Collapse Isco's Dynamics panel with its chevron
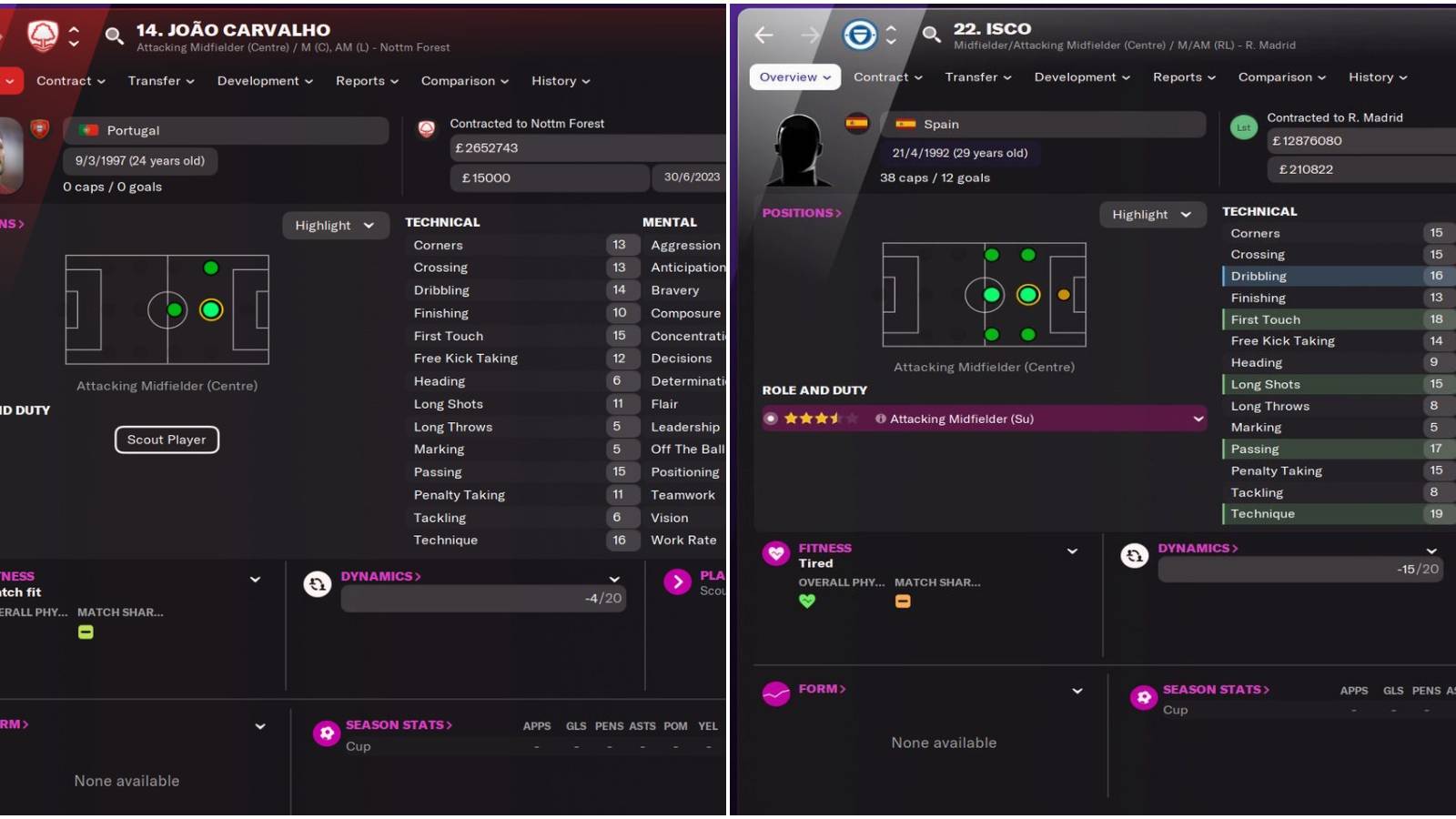 pos(1431,551)
